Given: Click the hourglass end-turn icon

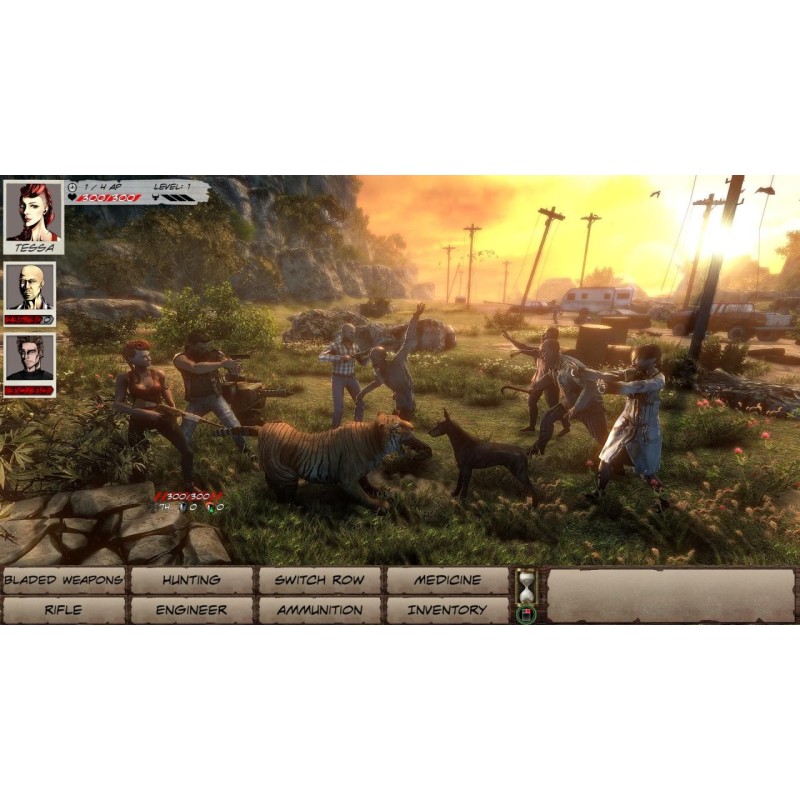Looking at the screenshot, I should [x=526, y=587].
